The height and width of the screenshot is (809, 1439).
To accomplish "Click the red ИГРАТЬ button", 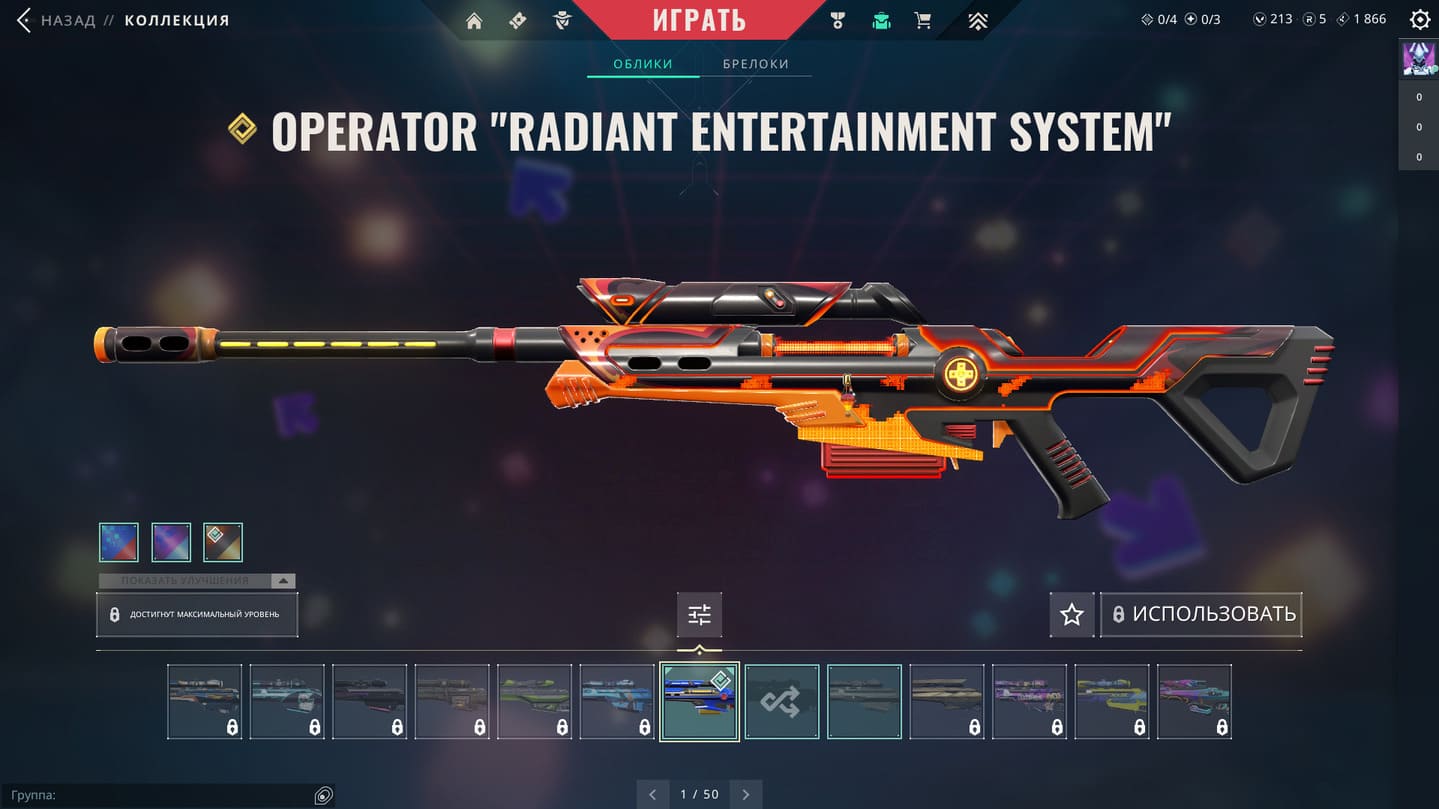I will click(x=699, y=20).
